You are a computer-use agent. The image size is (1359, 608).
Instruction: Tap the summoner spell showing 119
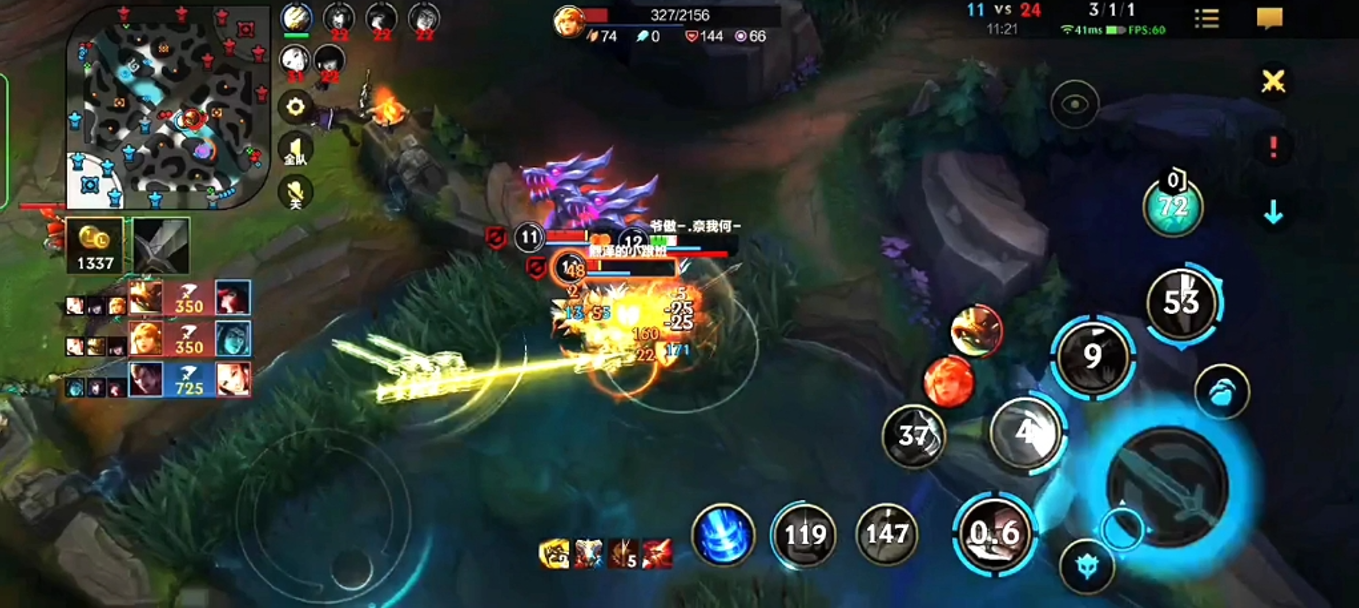click(x=805, y=535)
